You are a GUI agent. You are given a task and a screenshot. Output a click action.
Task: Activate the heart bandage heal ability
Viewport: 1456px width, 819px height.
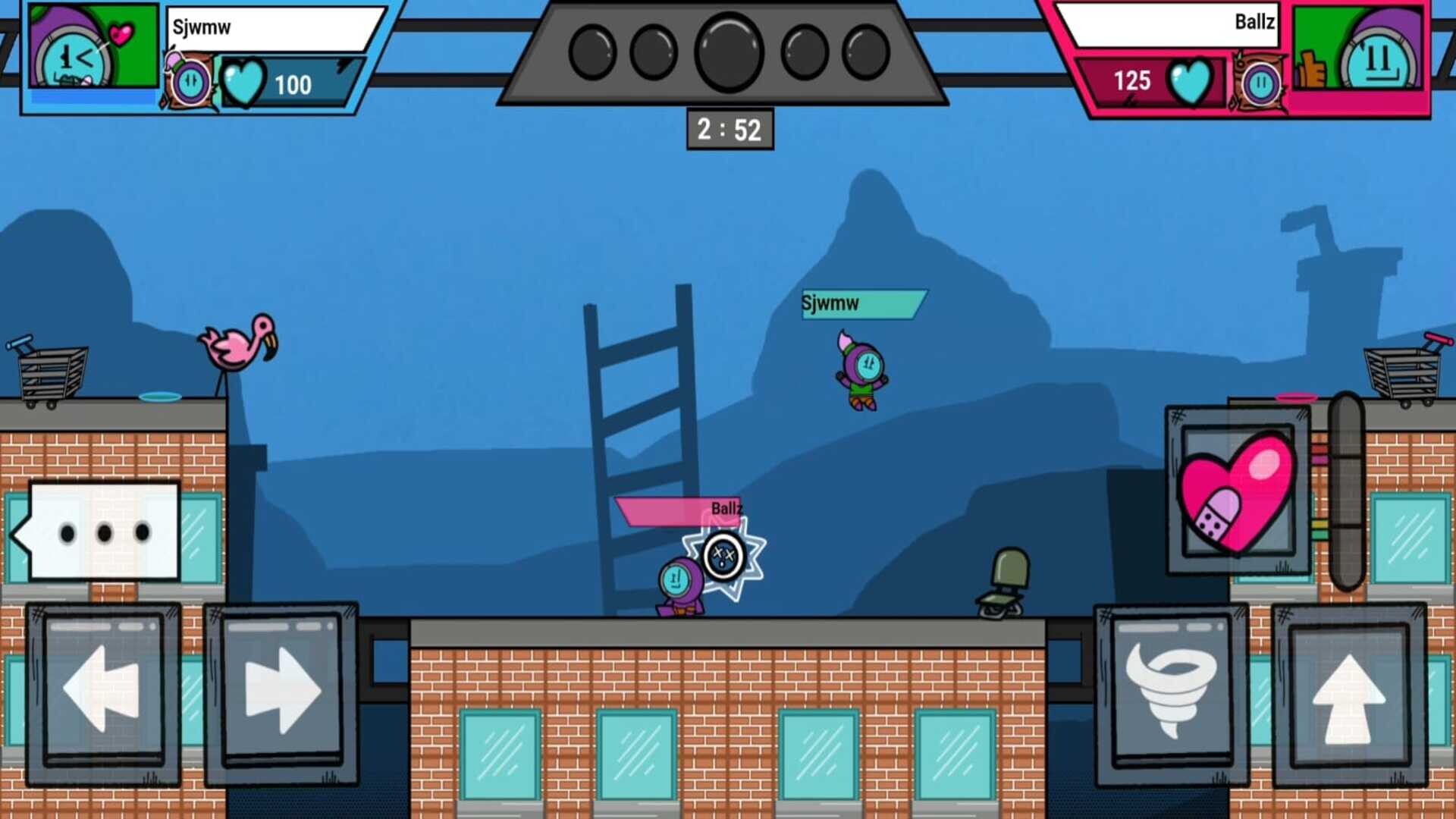point(1236,497)
